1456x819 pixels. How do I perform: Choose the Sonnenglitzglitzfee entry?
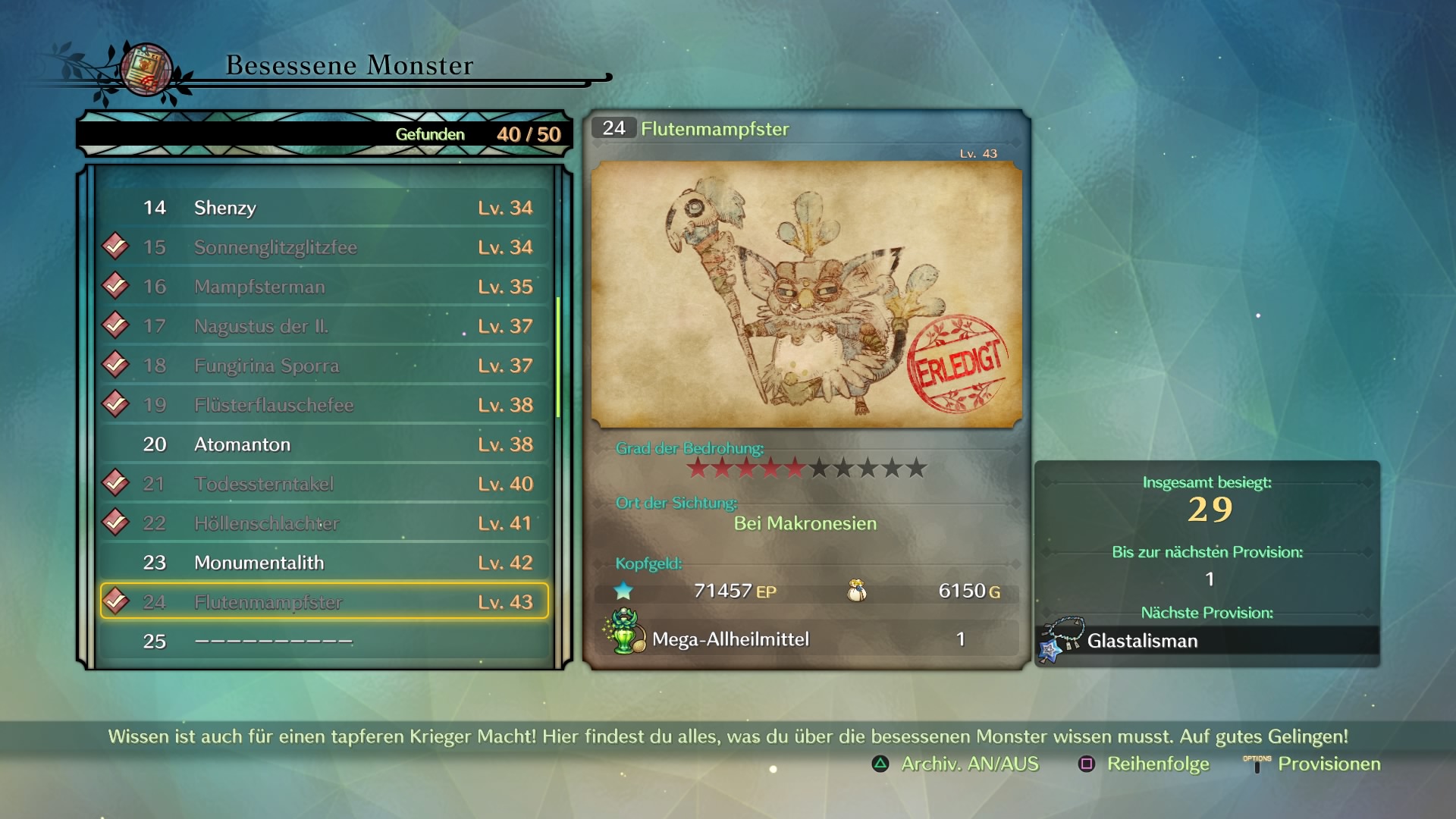325,247
